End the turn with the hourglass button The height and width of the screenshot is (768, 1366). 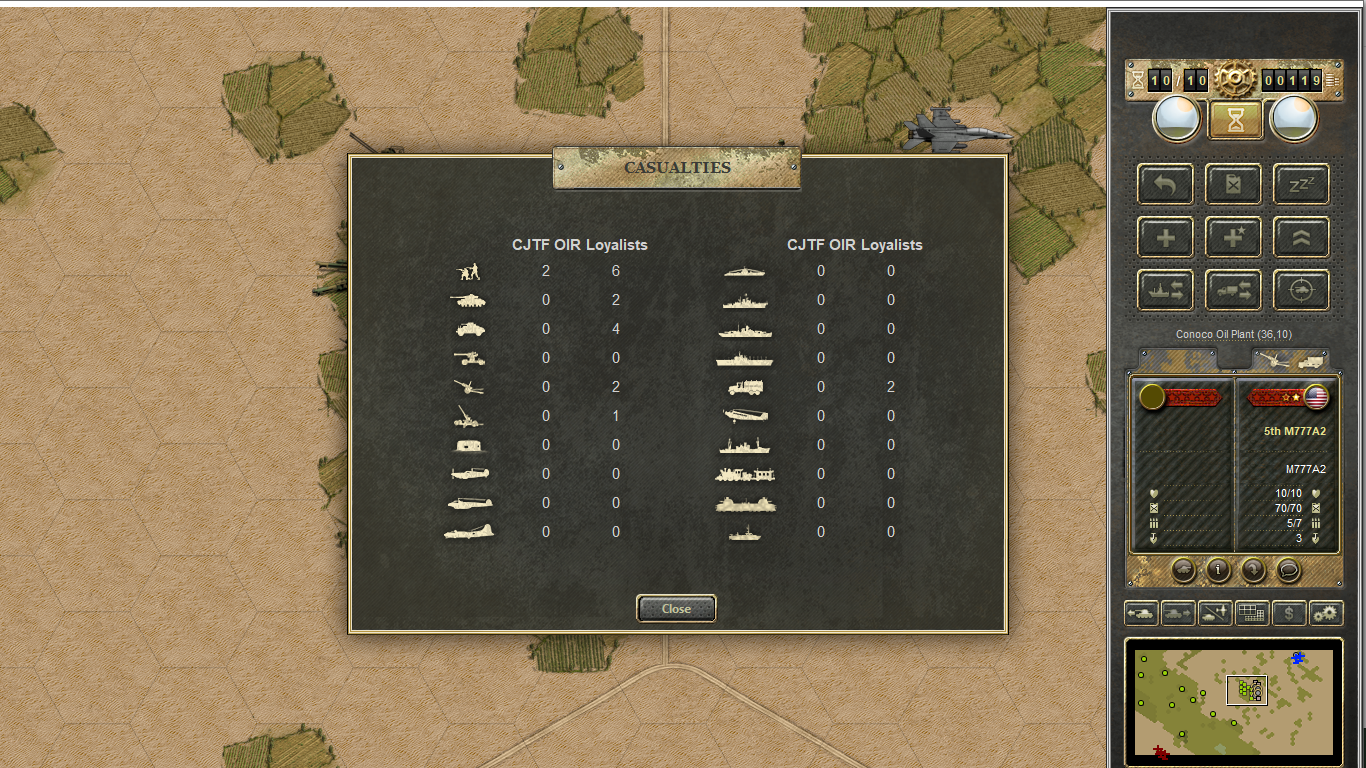click(x=1236, y=120)
